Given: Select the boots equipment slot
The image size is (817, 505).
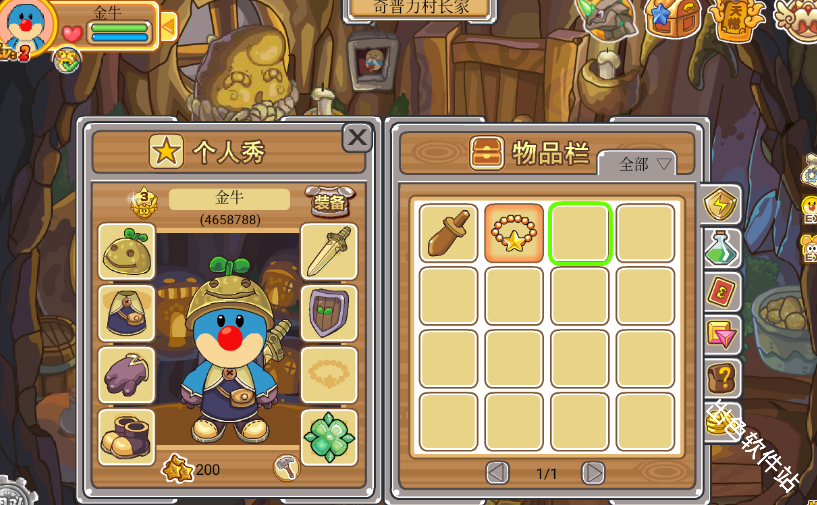Looking at the screenshot, I should [126, 436].
